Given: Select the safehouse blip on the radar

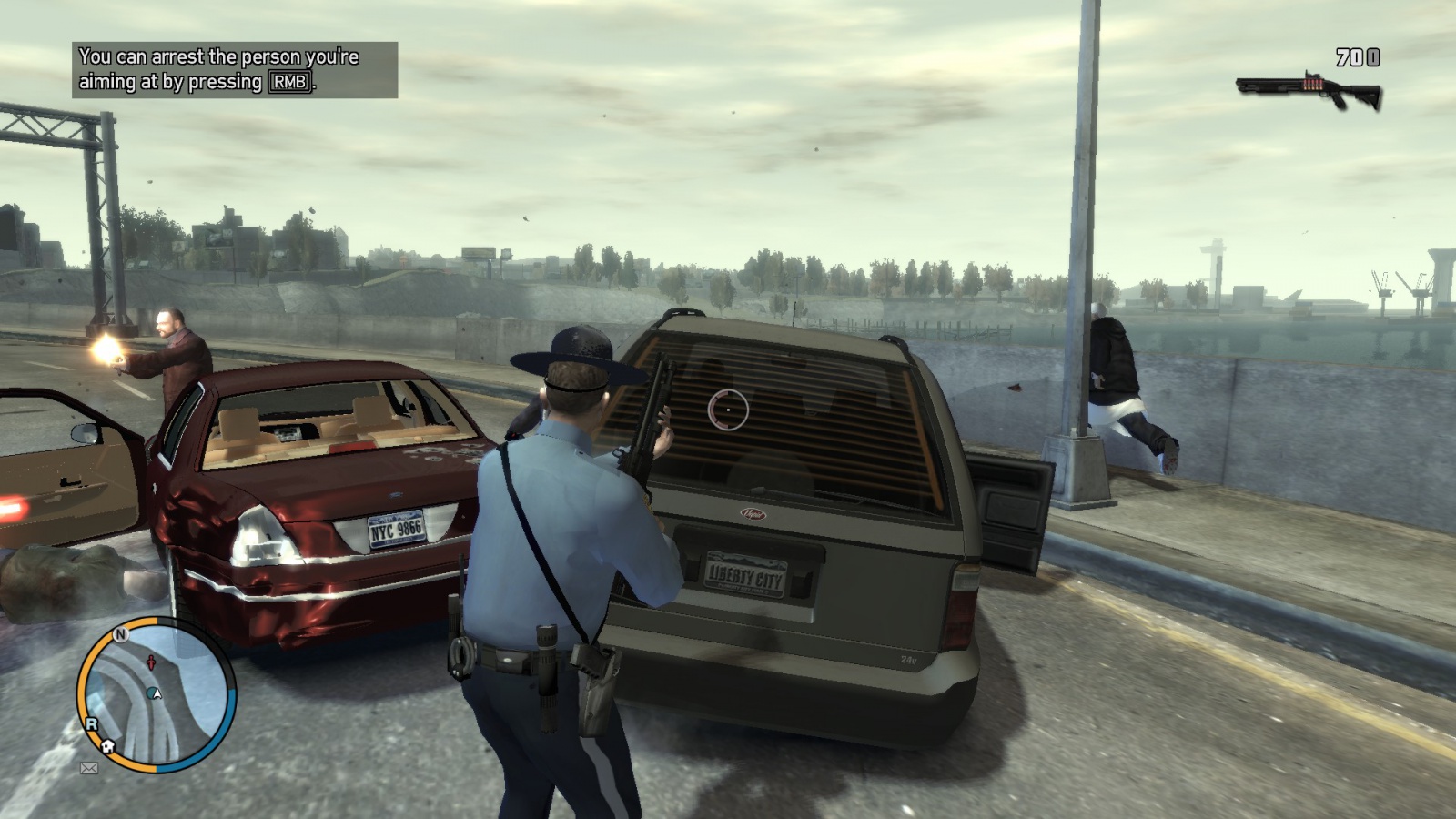Looking at the screenshot, I should [x=108, y=746].
